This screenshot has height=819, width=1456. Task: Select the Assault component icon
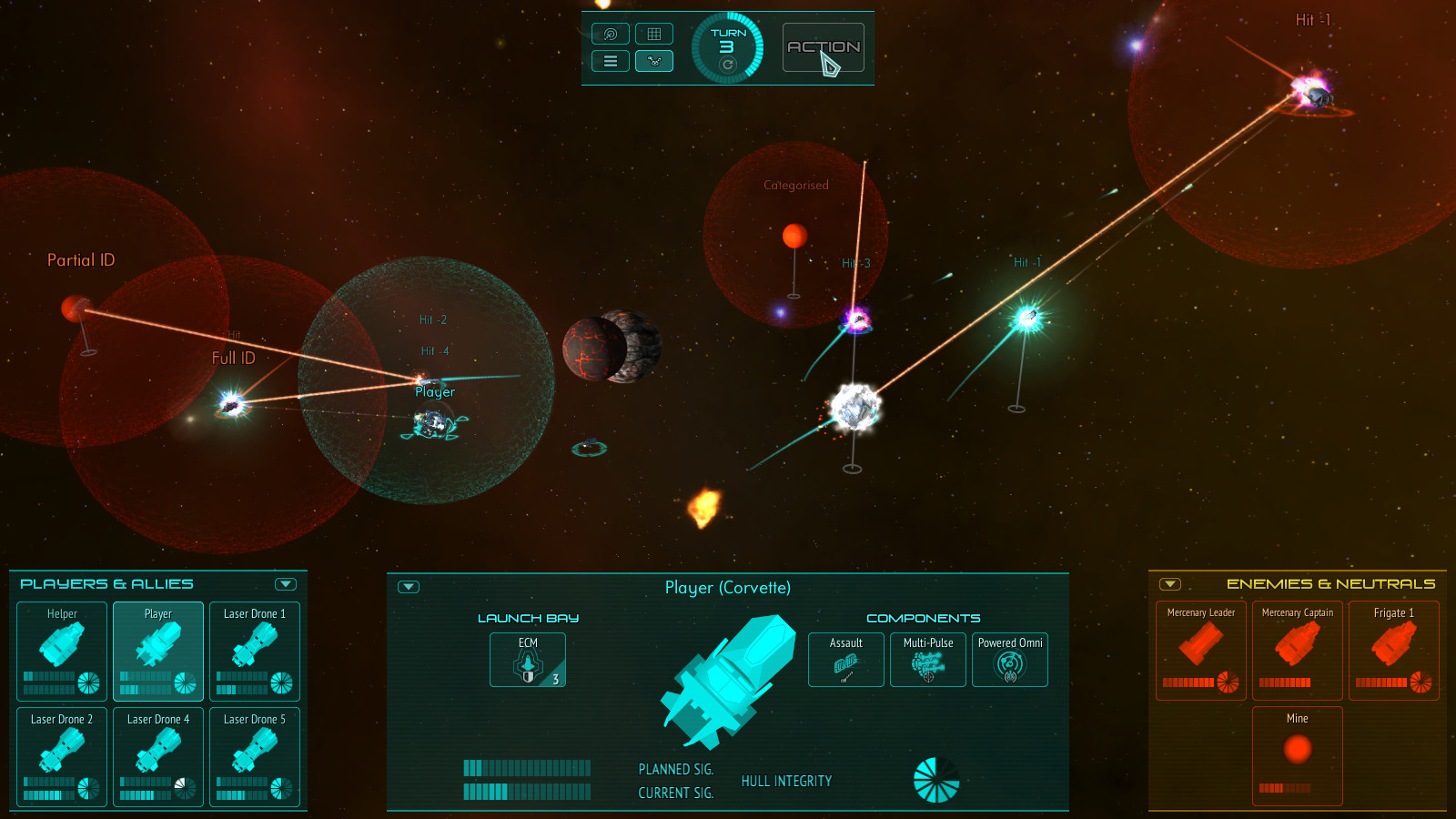(x=844, y=660)
